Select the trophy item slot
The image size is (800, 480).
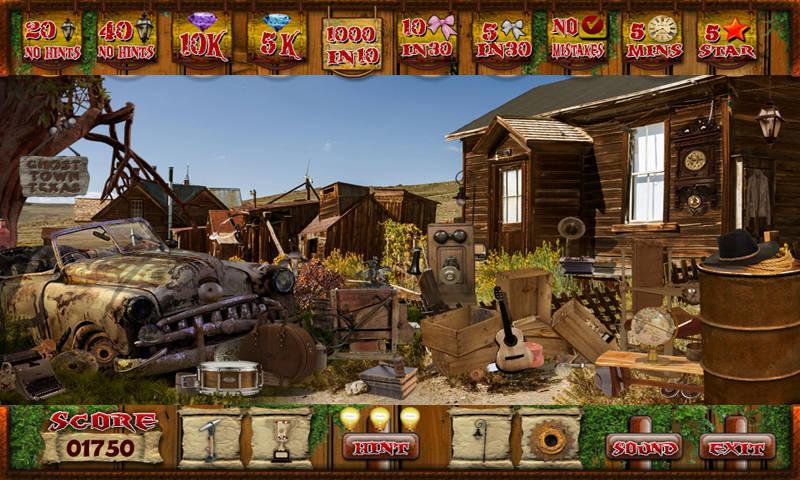pos(279,439)
